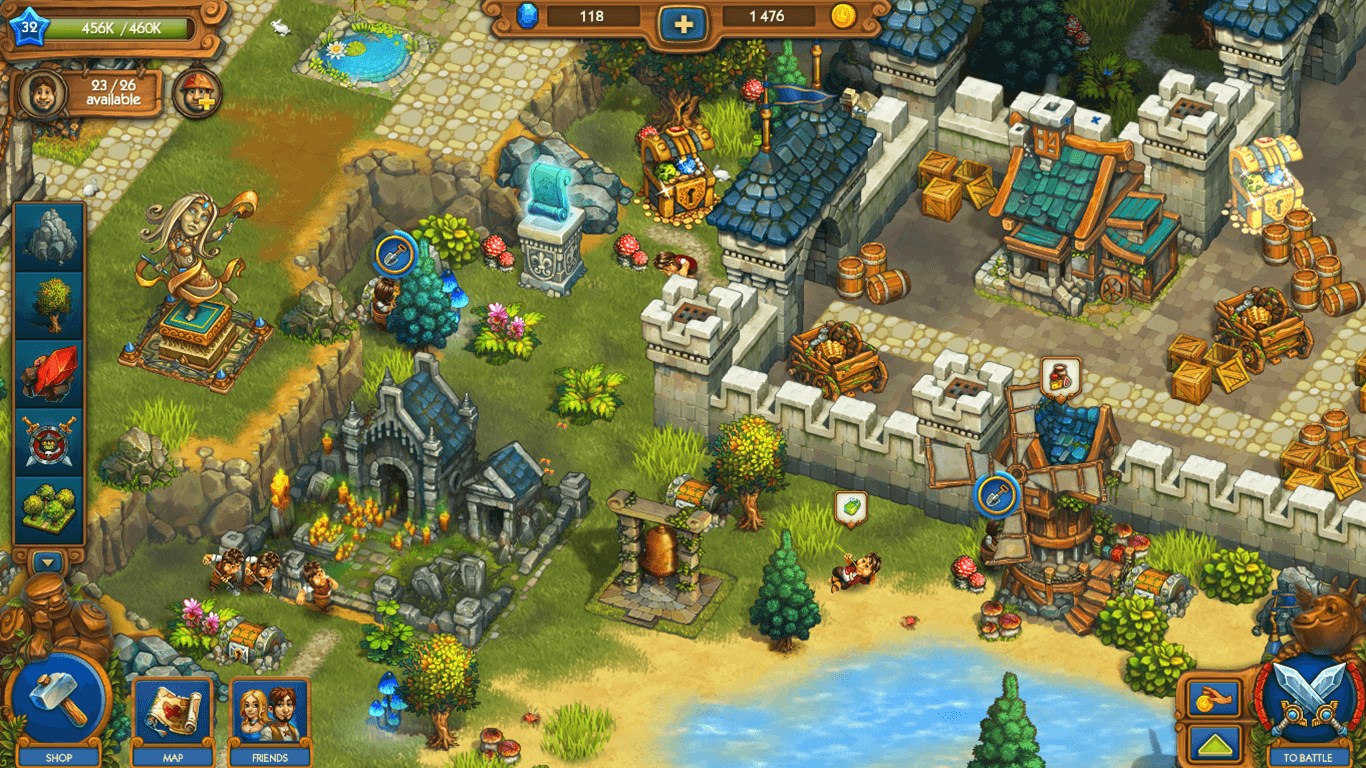1366x768 pixels.
Task: Click the green up-arrow button
Action: (1214, 744)
